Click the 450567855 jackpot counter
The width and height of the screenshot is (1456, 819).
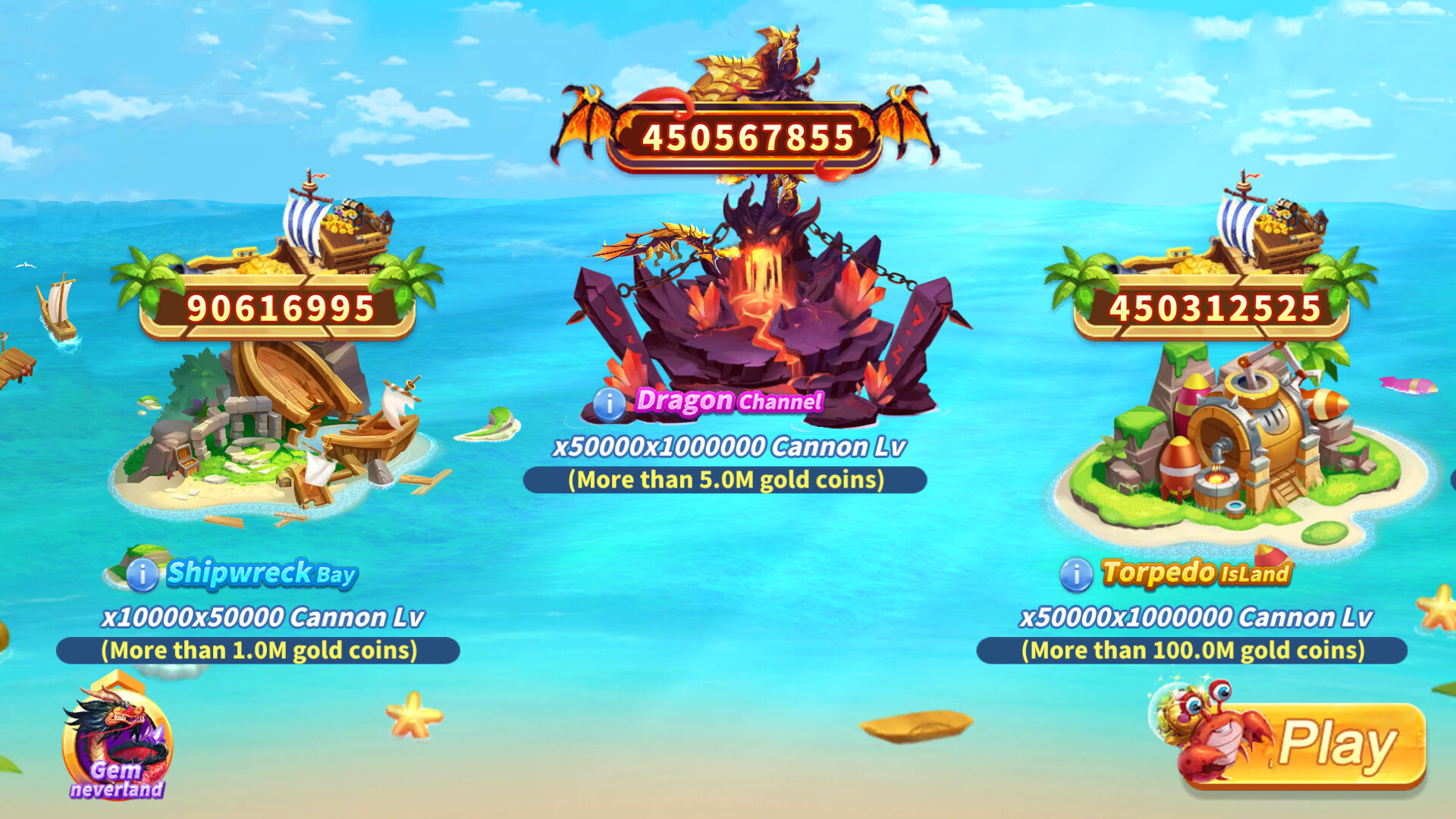pos(747,136)
